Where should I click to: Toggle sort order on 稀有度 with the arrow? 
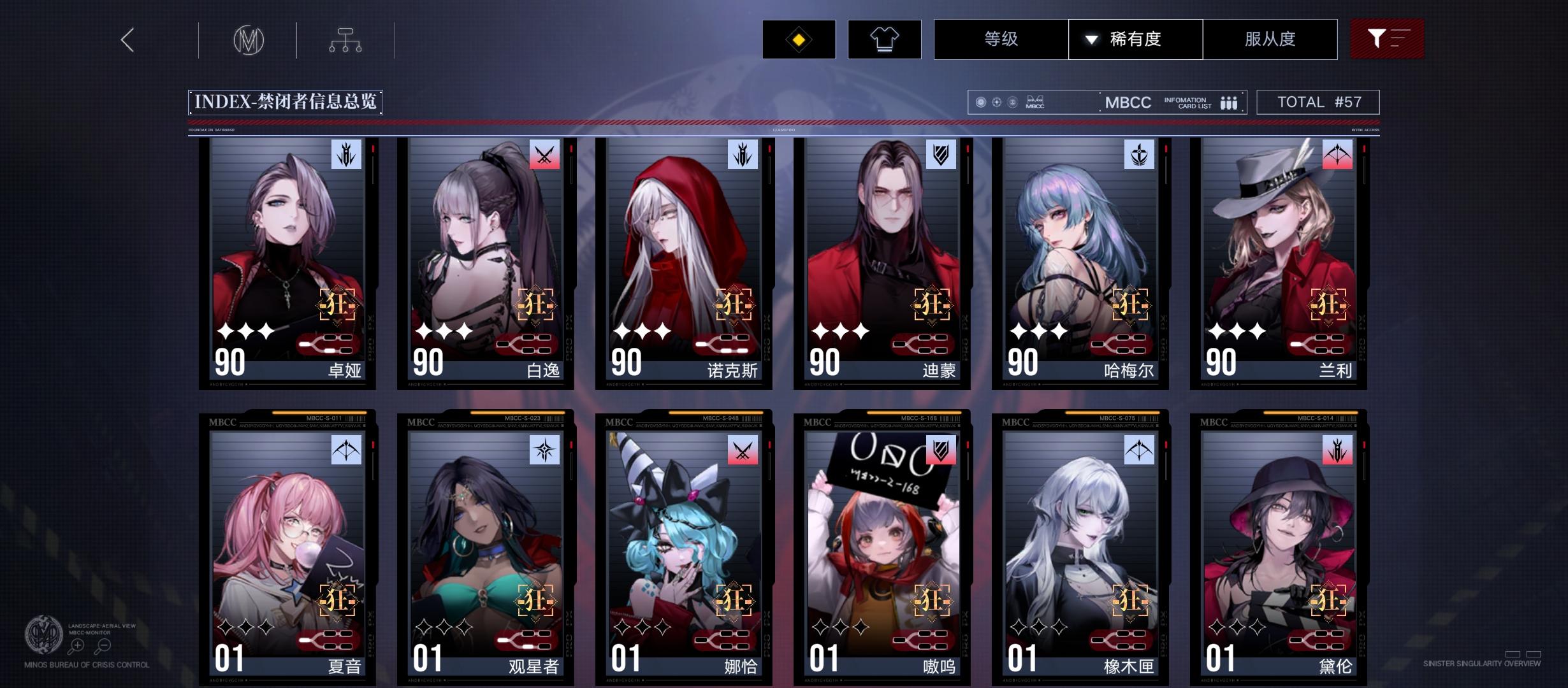[1091, 39]
